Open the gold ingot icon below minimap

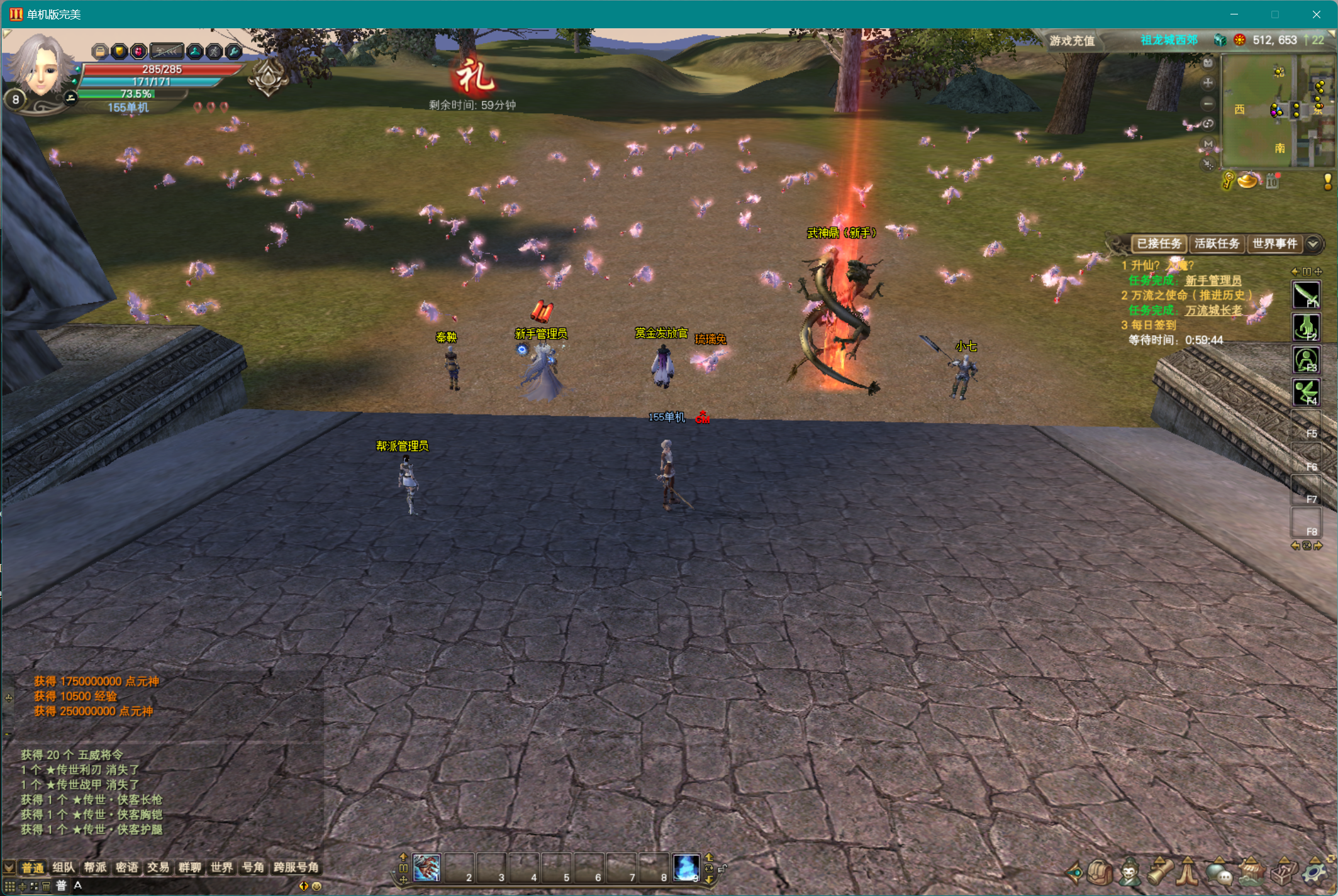click(x=1247, y=182)
